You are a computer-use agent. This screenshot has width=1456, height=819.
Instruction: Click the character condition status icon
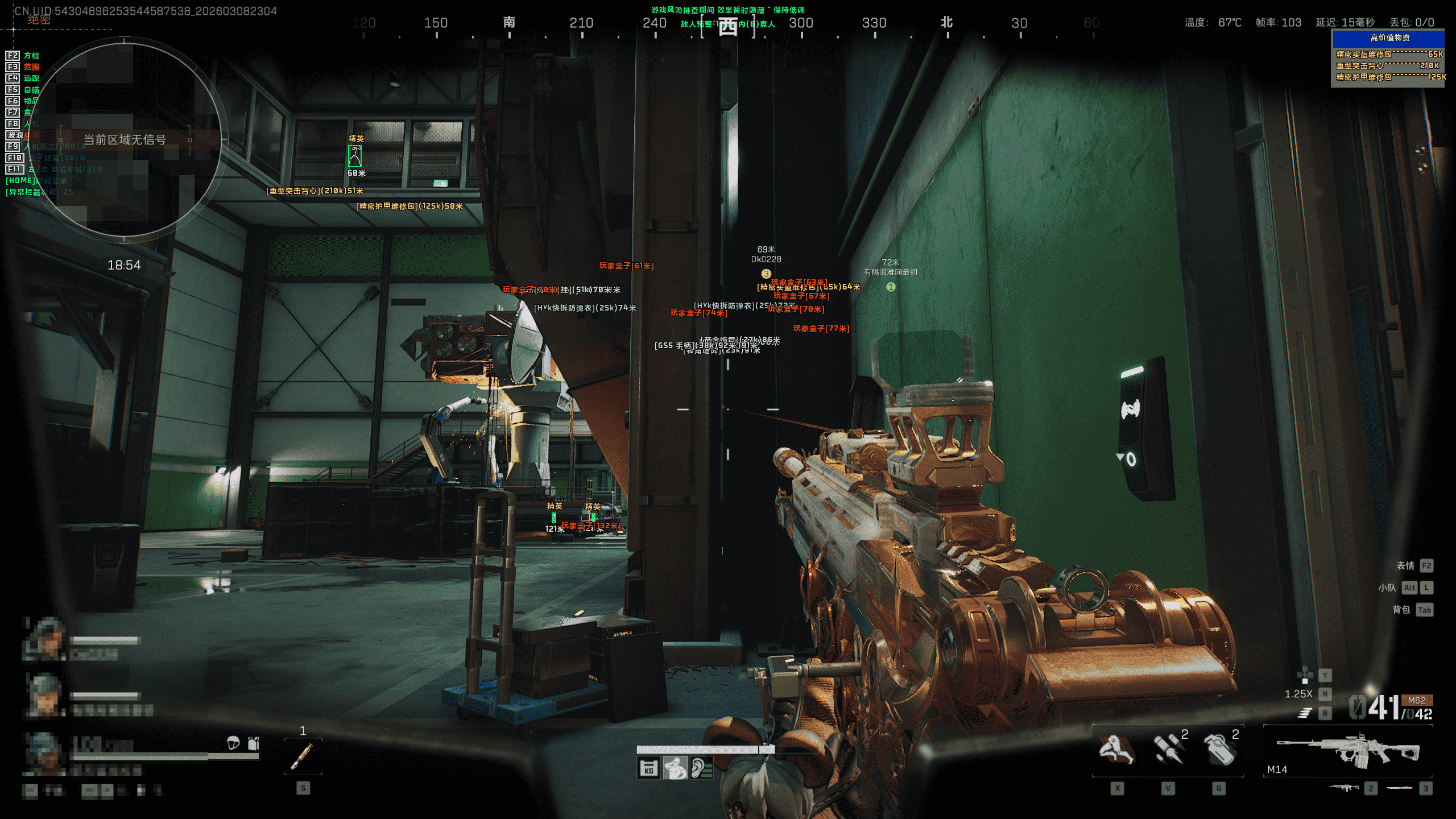click(675, 768)
